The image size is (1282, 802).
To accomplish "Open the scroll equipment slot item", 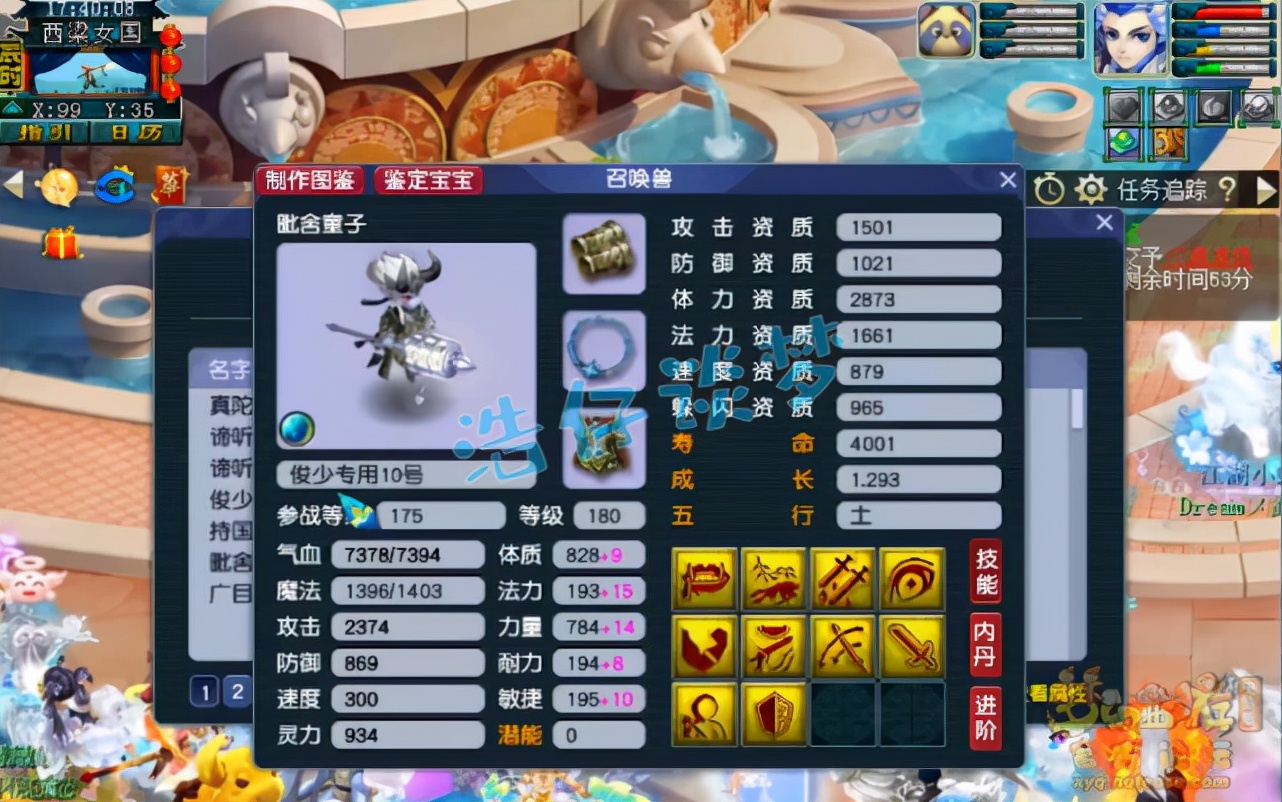I will point(602,255).
